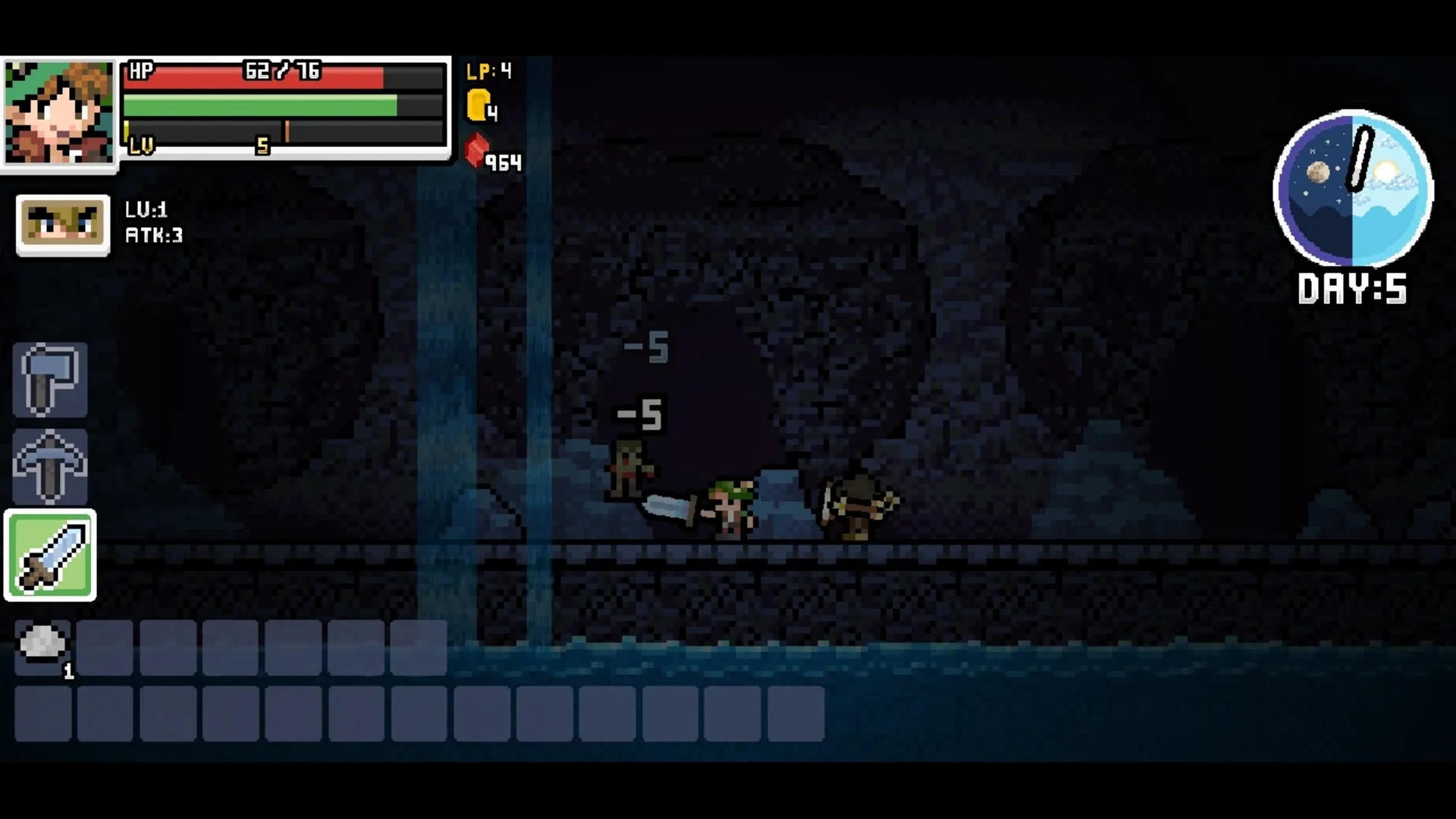The width and height of the screenshot is (1456, 819).
Task: Toggle the hammer as the active tool
Action: (49, 379)
